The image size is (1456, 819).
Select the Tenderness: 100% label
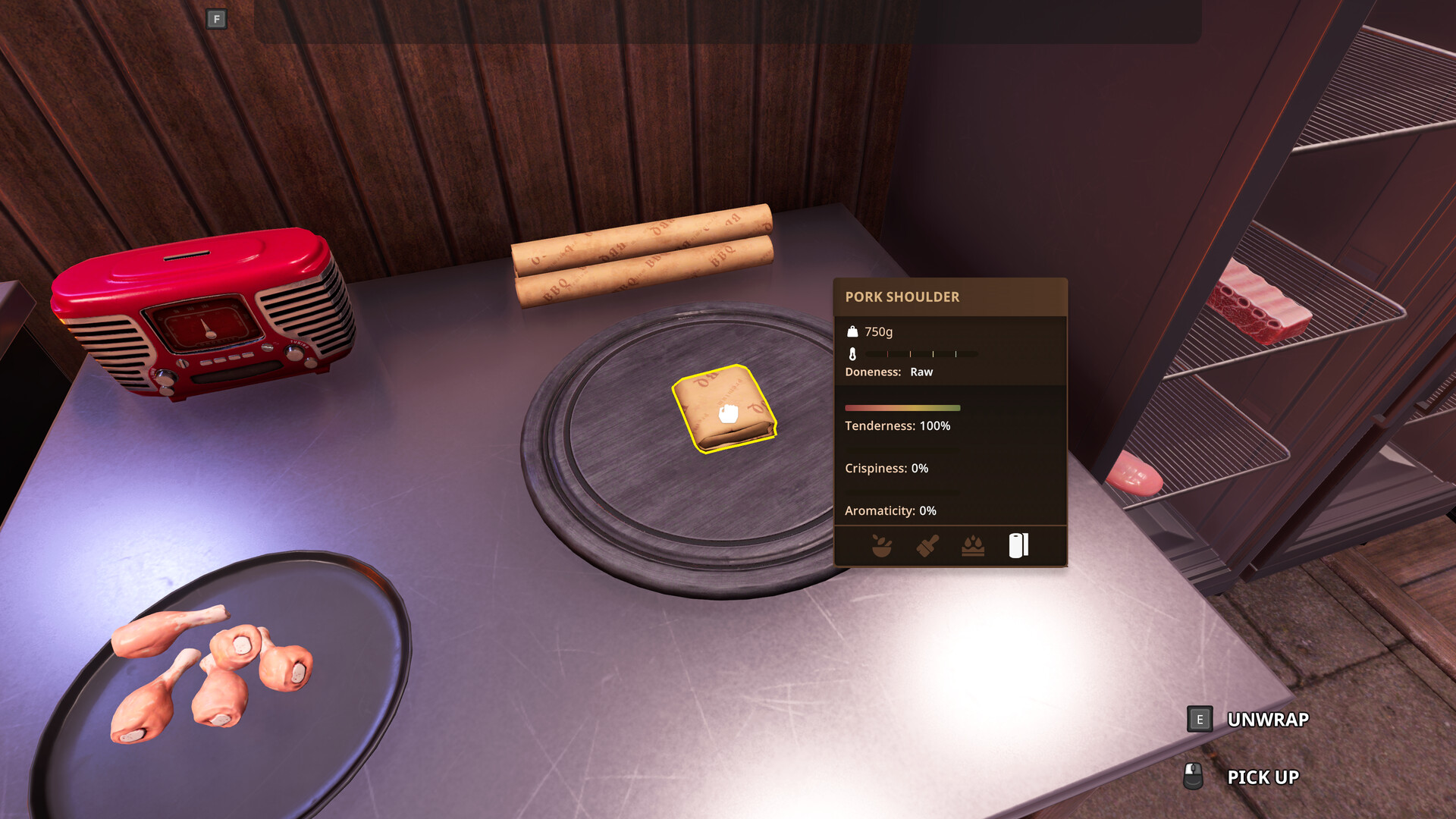[897, 426]
